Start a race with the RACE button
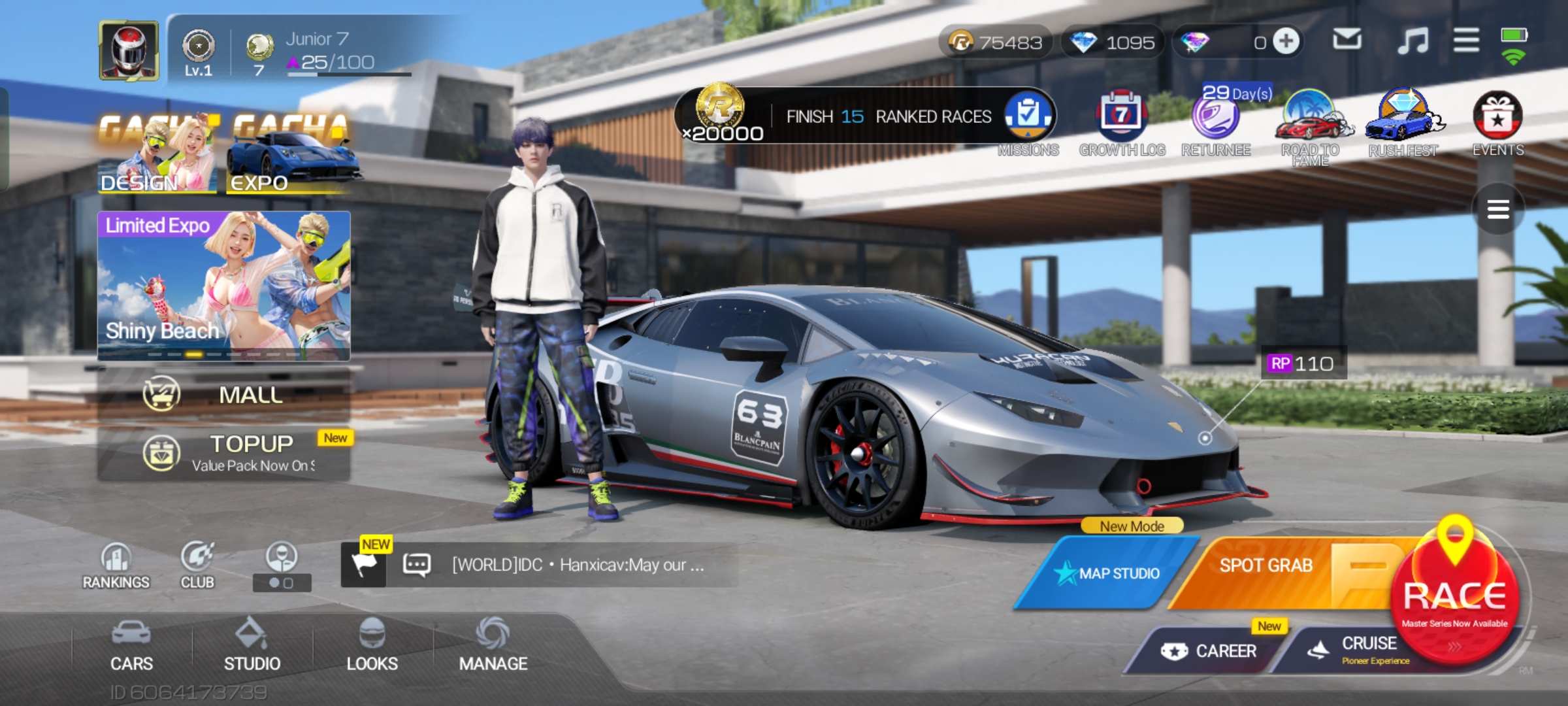This screenshot has width=1568, height=706. click(x=1454, y=595)
